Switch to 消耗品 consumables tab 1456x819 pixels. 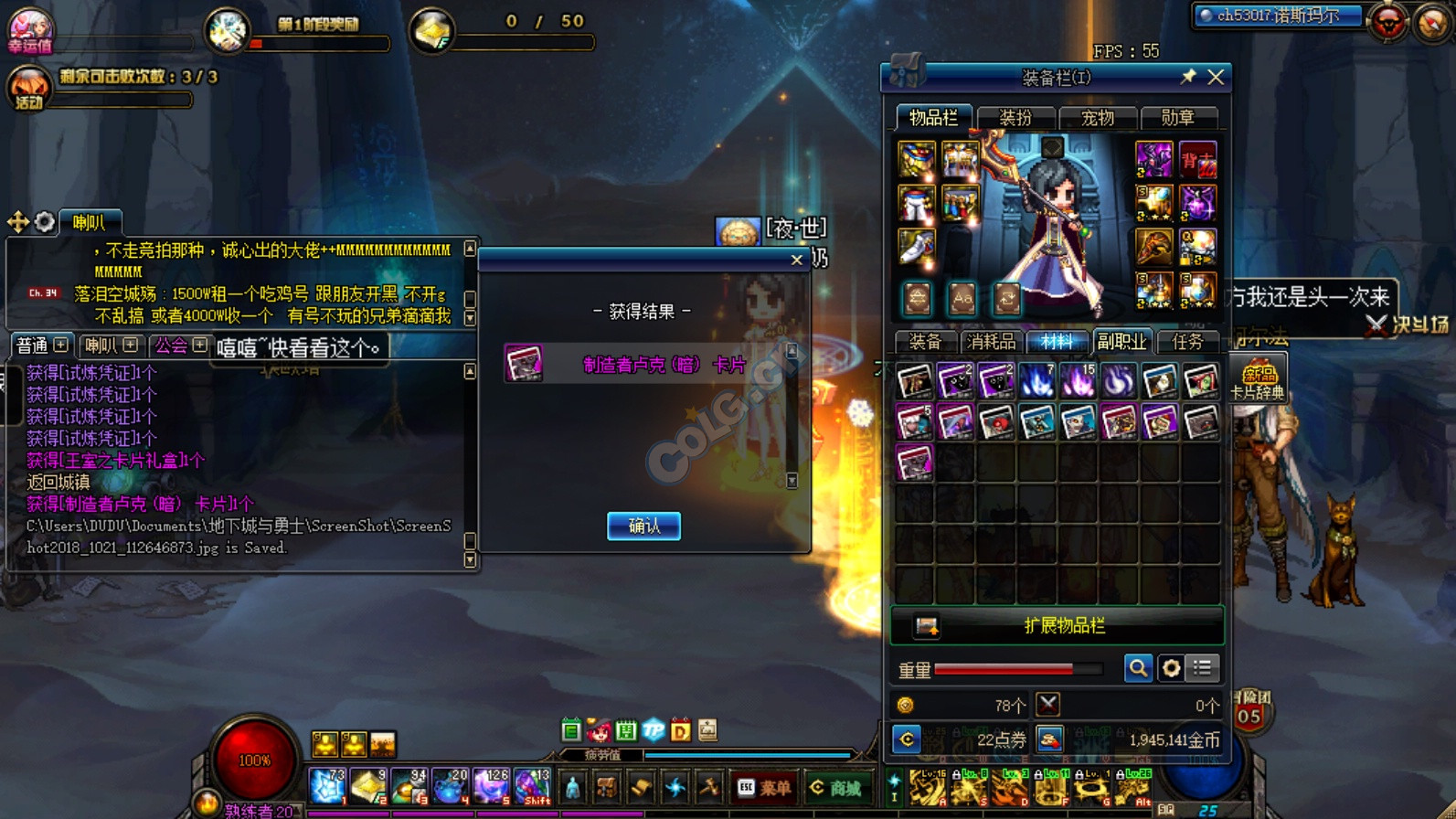[x=991, y=342]
